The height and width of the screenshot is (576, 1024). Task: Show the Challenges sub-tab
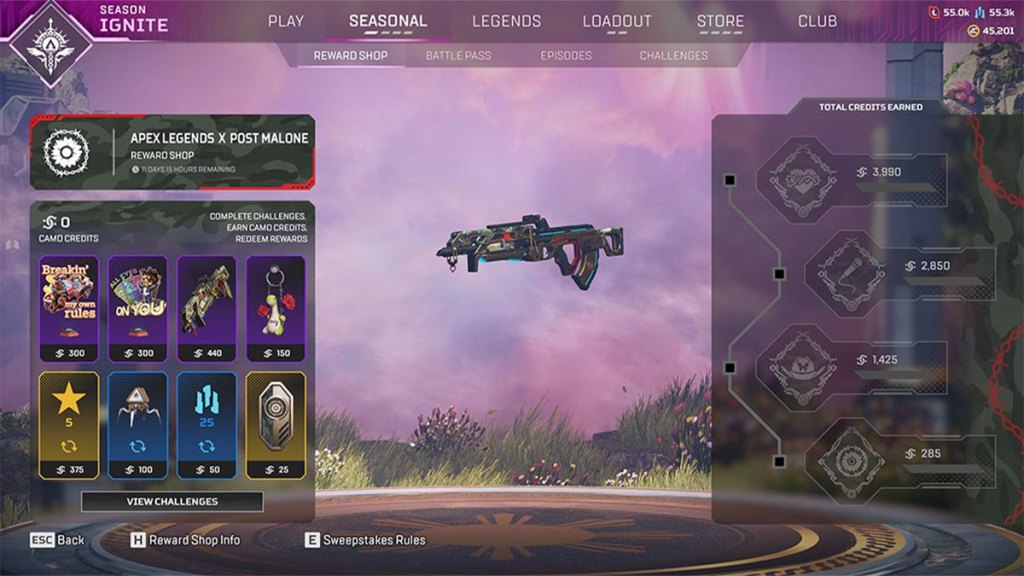pos(673,56)
